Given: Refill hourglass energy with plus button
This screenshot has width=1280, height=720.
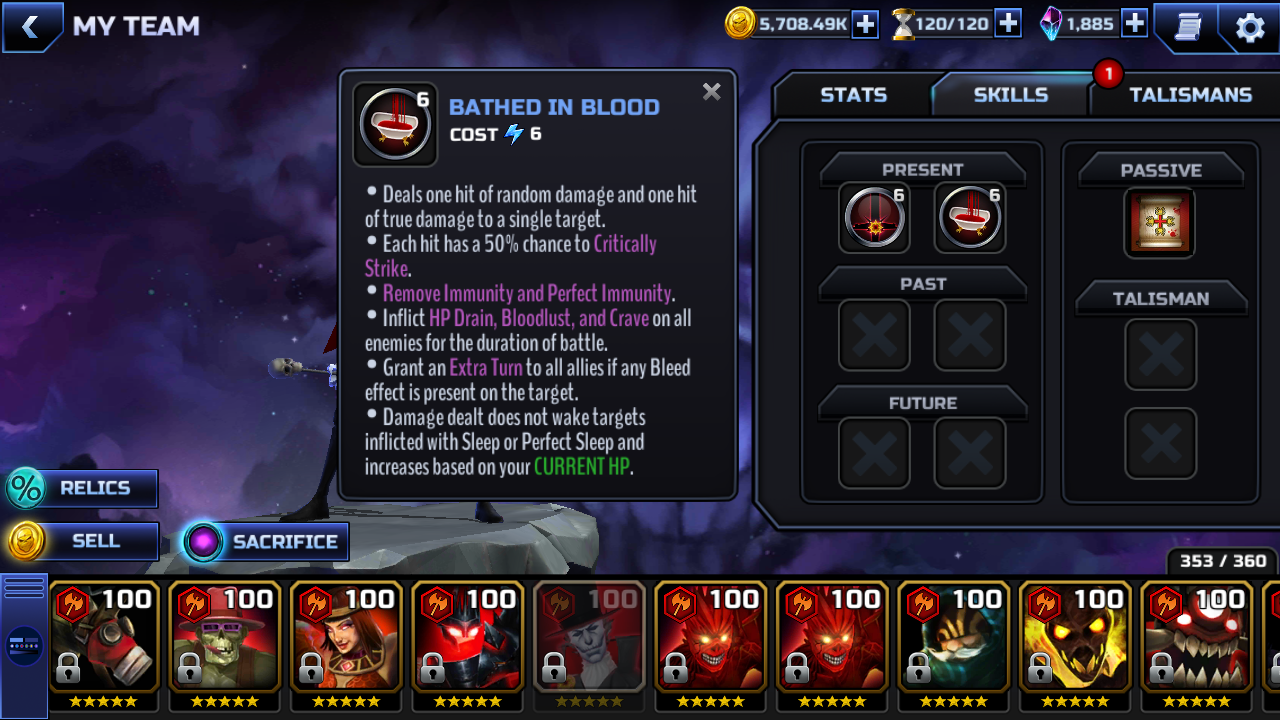Looking at the screenshot, I should pyautogui.click(x=1008, y=24).
